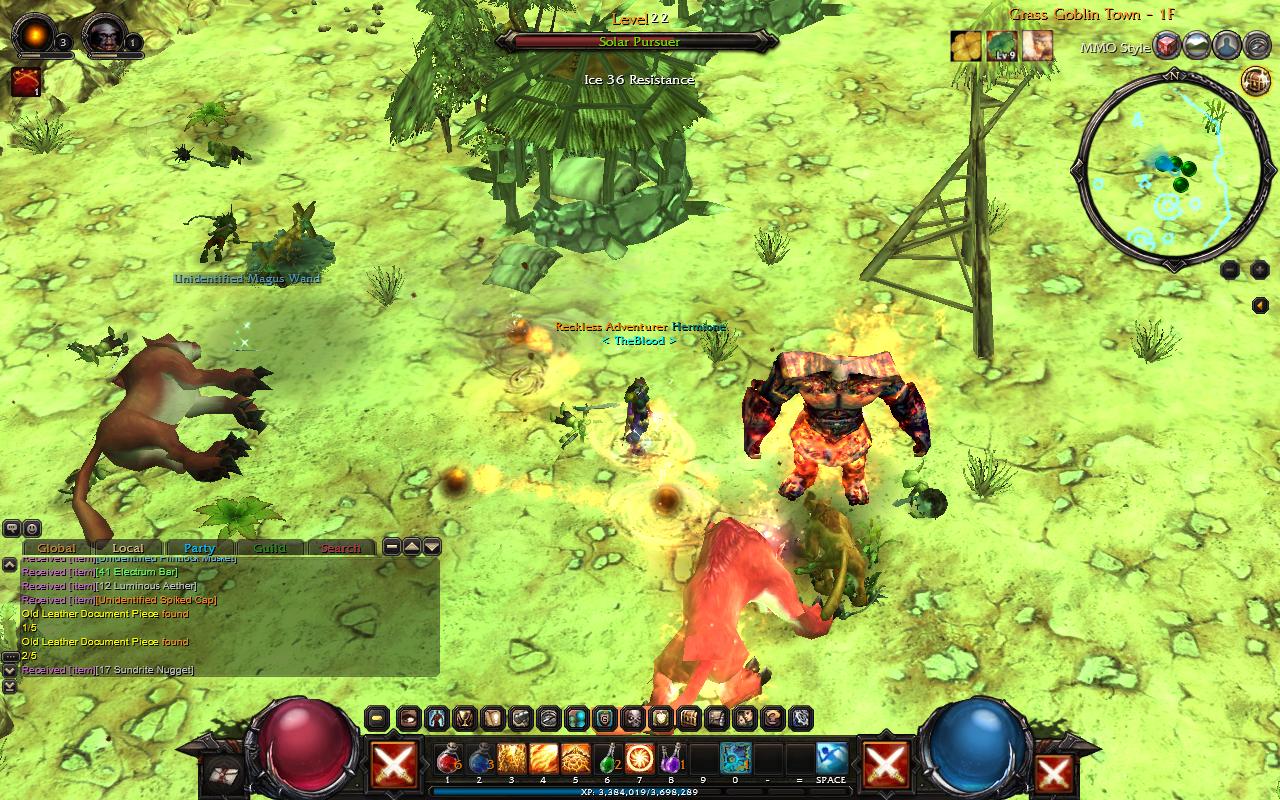The image size is (1280, 800).
Task: Switch to the Global chat tab
Action: click(x=56, y=548)
